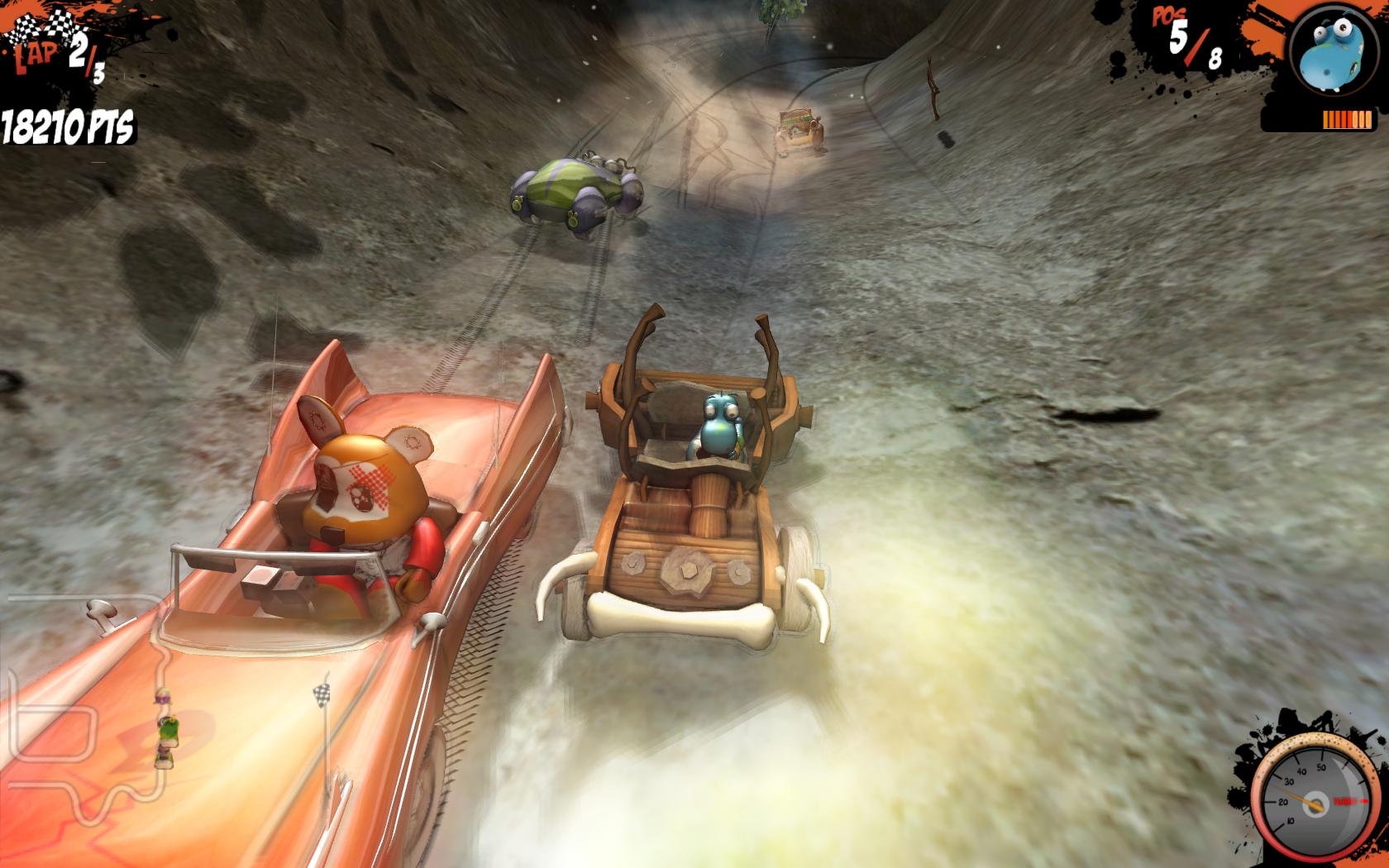Select the player marker on the minimap
Screen dimensions: 1389x868
165,758
